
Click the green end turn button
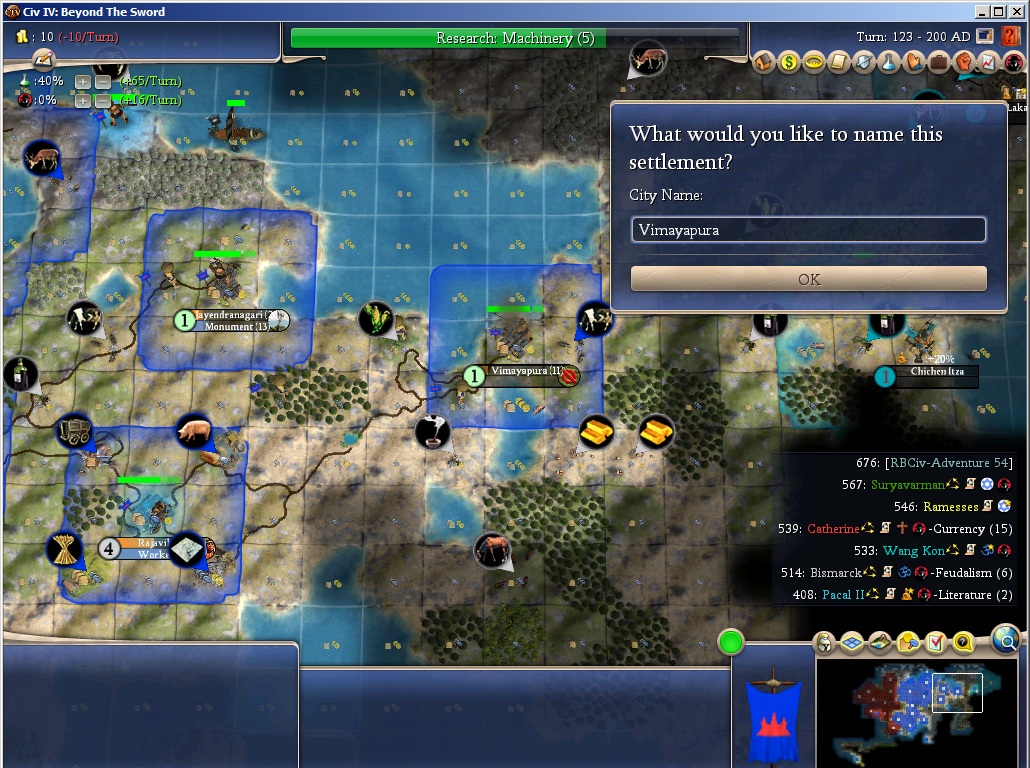(732, 642)
